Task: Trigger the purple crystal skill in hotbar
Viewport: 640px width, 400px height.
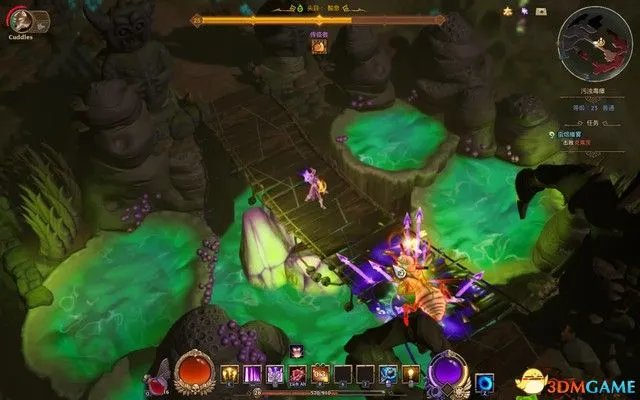Action: coord(272,373)
